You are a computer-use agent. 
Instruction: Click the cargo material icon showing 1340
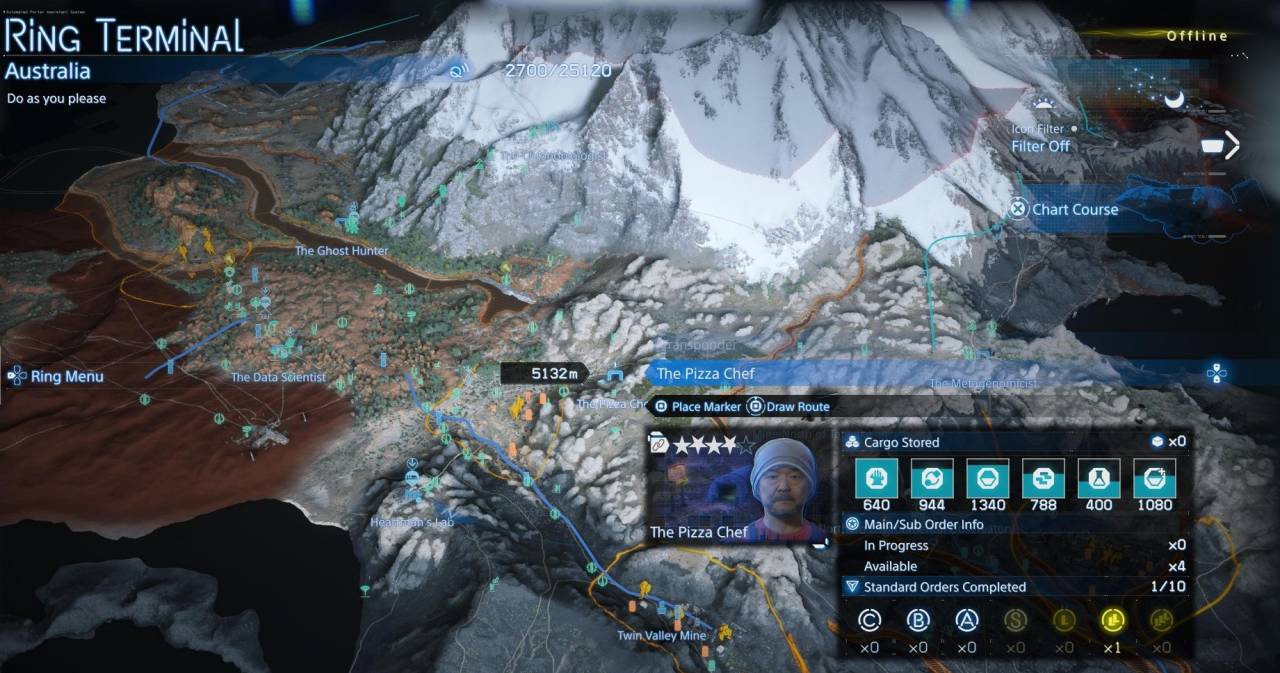pyautogui.click(x=987, y=479)
